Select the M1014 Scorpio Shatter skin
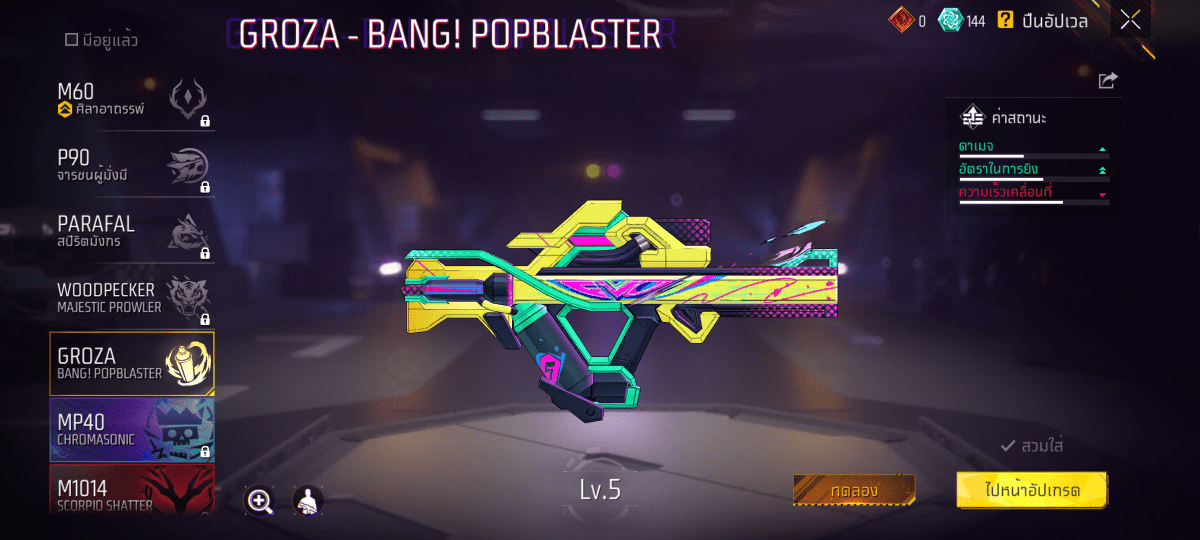 coord(132,491)
